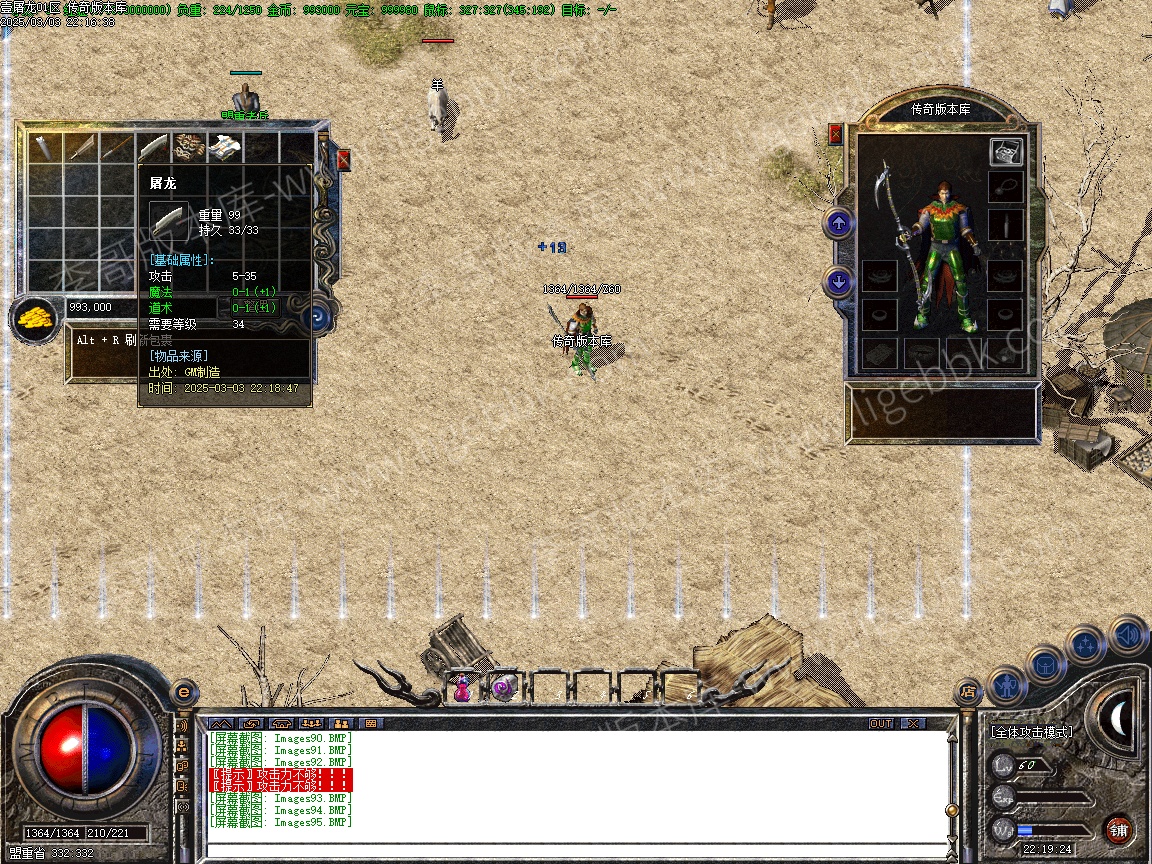Click the gold ingots icon
The height and width of the screenshot is (864, 1152).
point(35,319)
